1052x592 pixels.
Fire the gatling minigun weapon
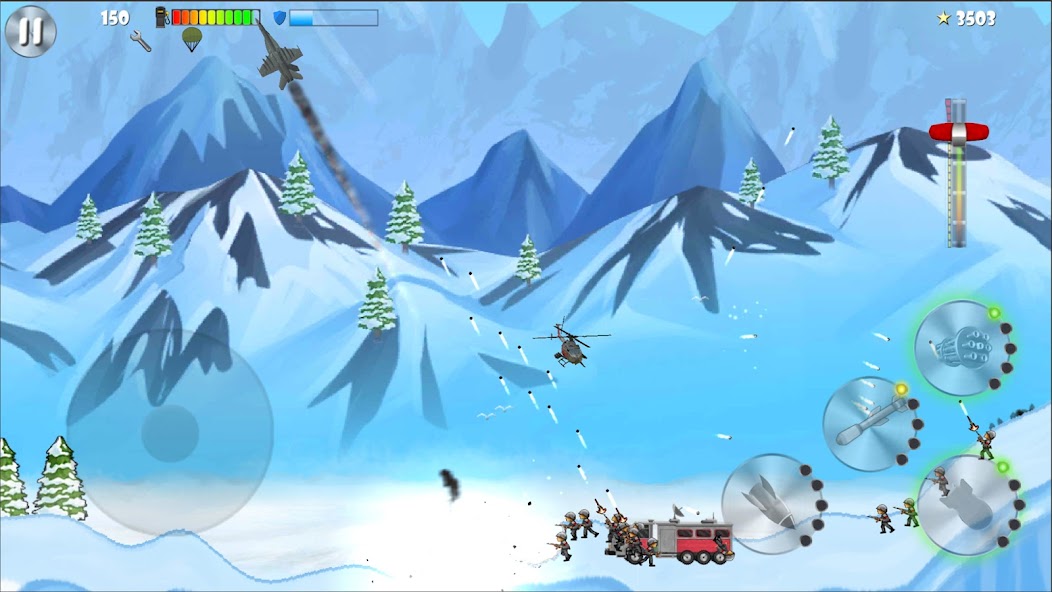960,345
